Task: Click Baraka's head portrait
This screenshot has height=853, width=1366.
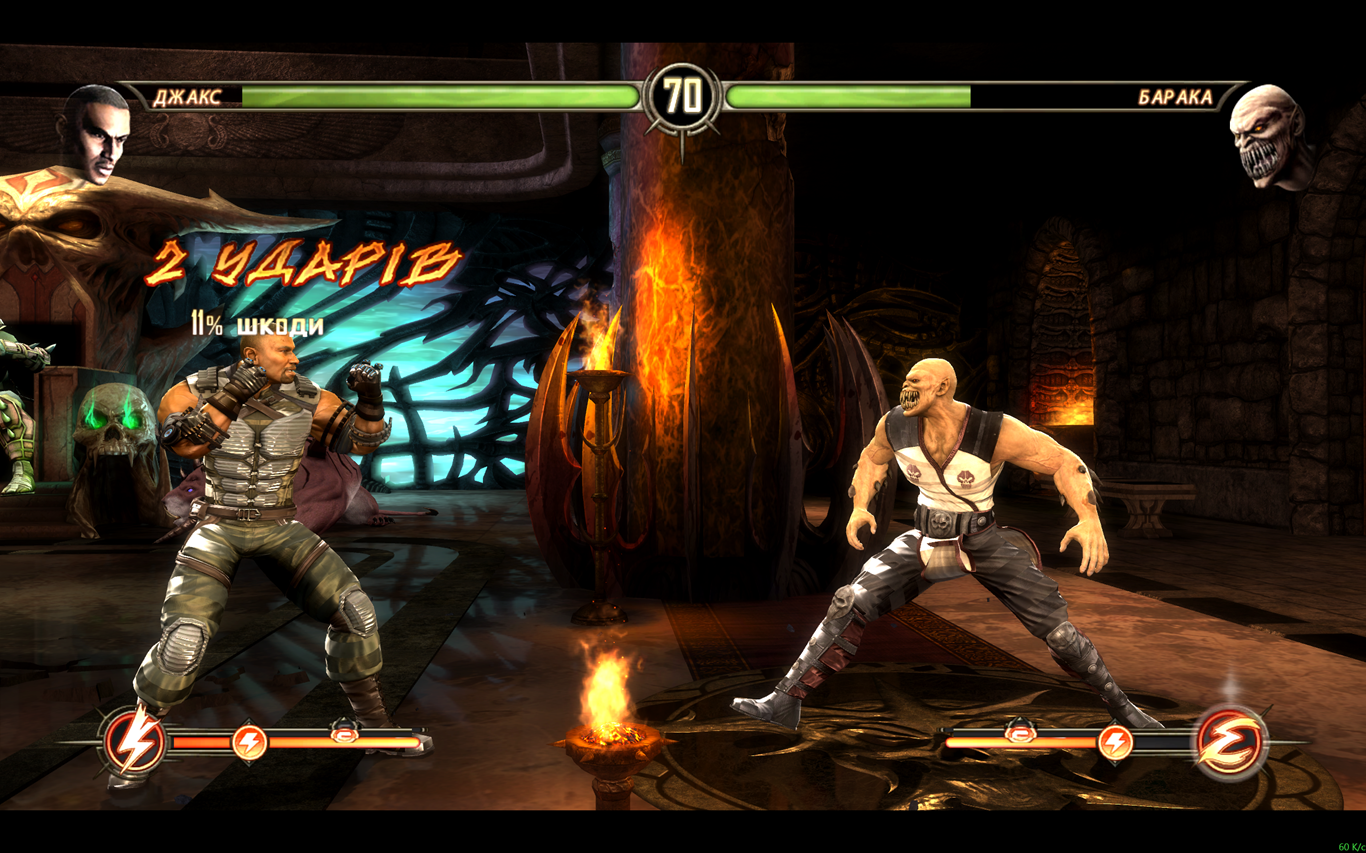Action: (x=1267, y=135)
